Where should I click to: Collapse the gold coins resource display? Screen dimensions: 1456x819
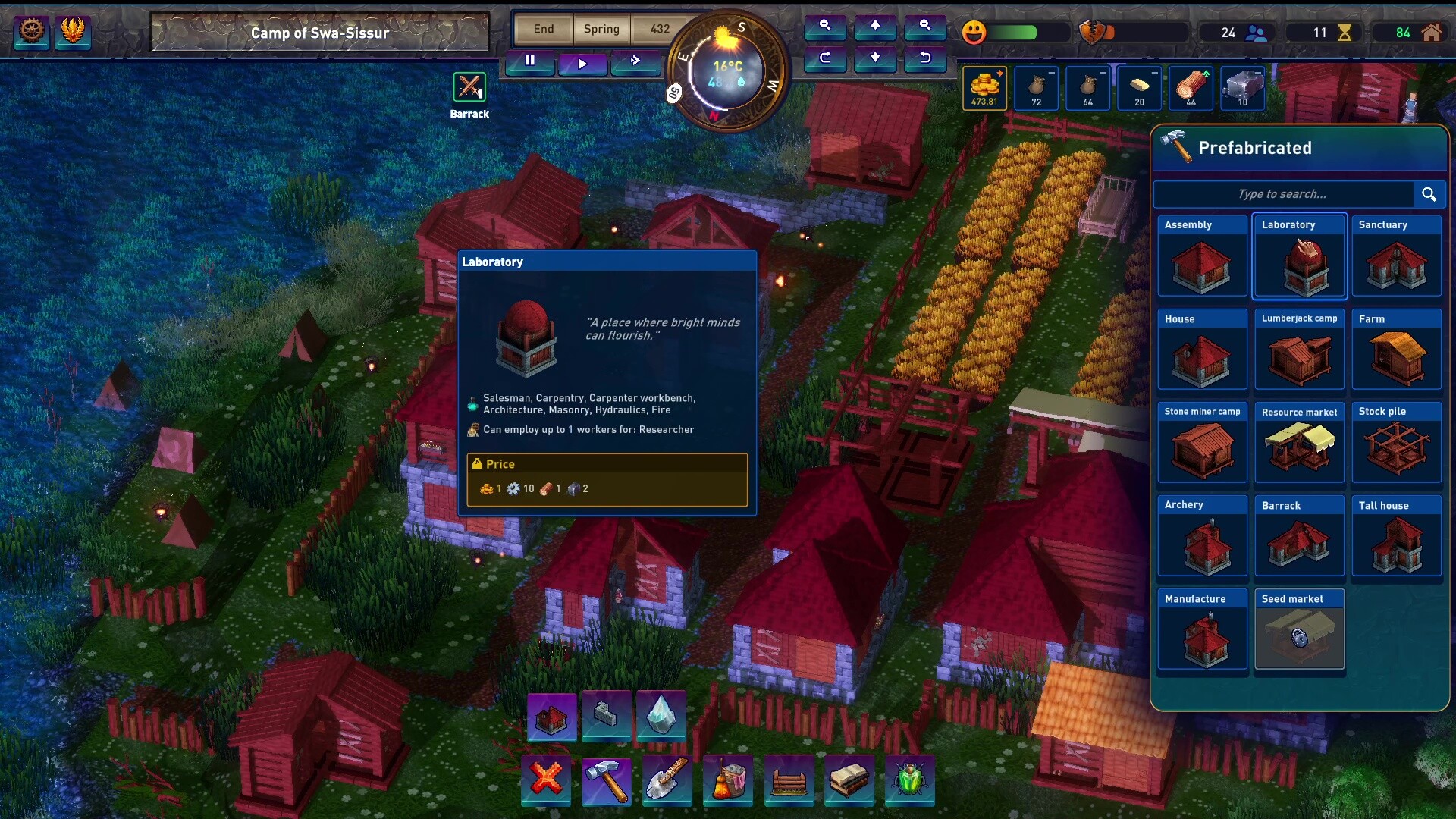[x=984, y=89]
